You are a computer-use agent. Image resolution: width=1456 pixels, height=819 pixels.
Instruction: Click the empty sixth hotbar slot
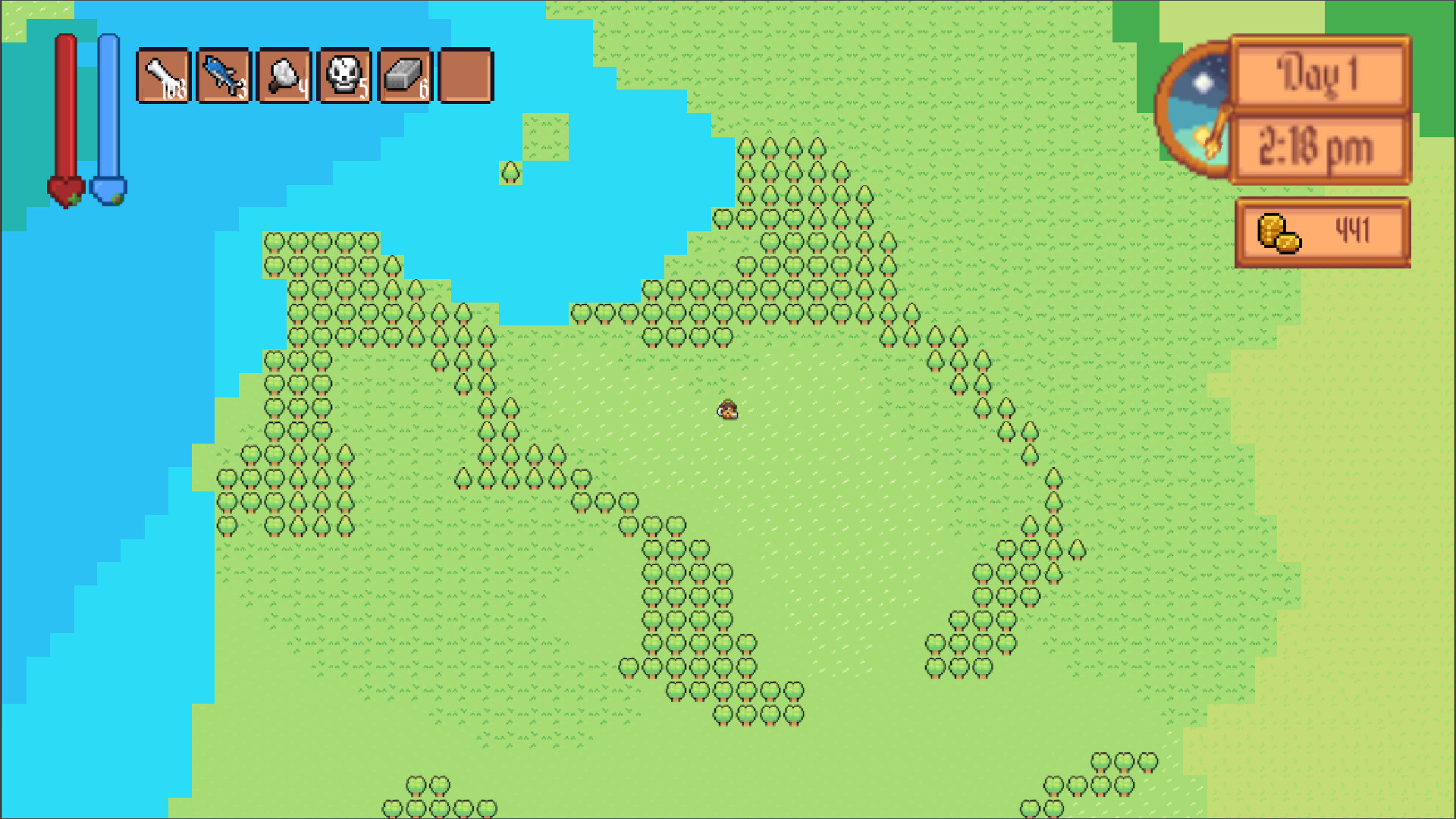point(466,76)
